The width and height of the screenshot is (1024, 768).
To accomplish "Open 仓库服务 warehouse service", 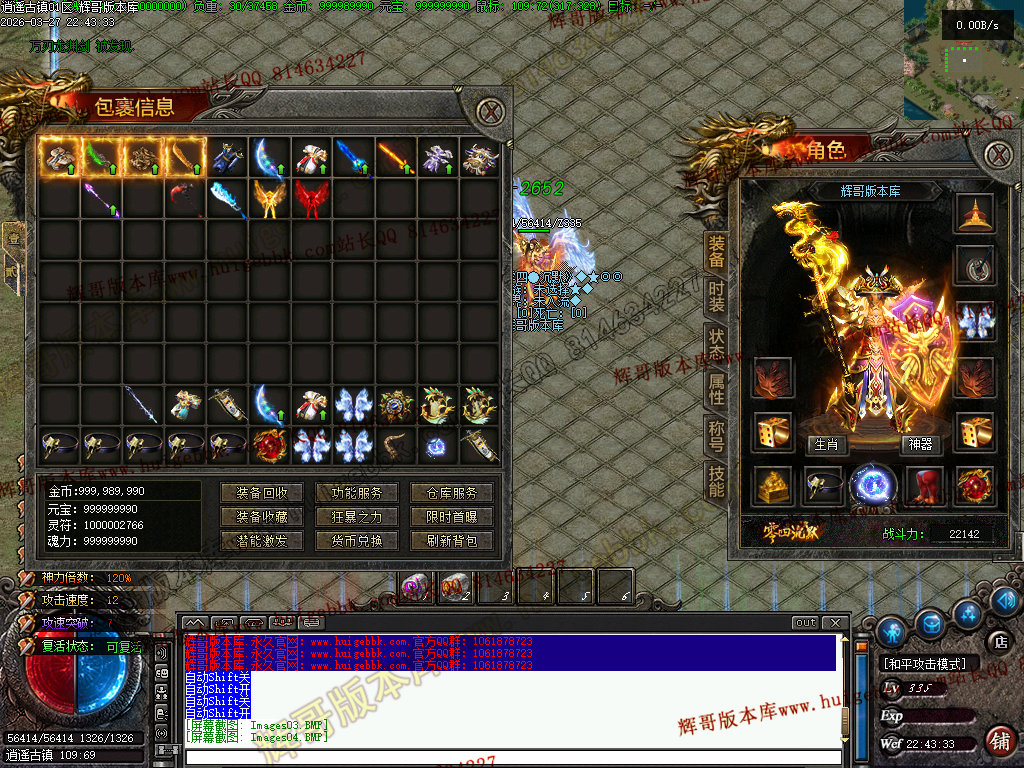I will pyautogui.click(x=451, y=493).
